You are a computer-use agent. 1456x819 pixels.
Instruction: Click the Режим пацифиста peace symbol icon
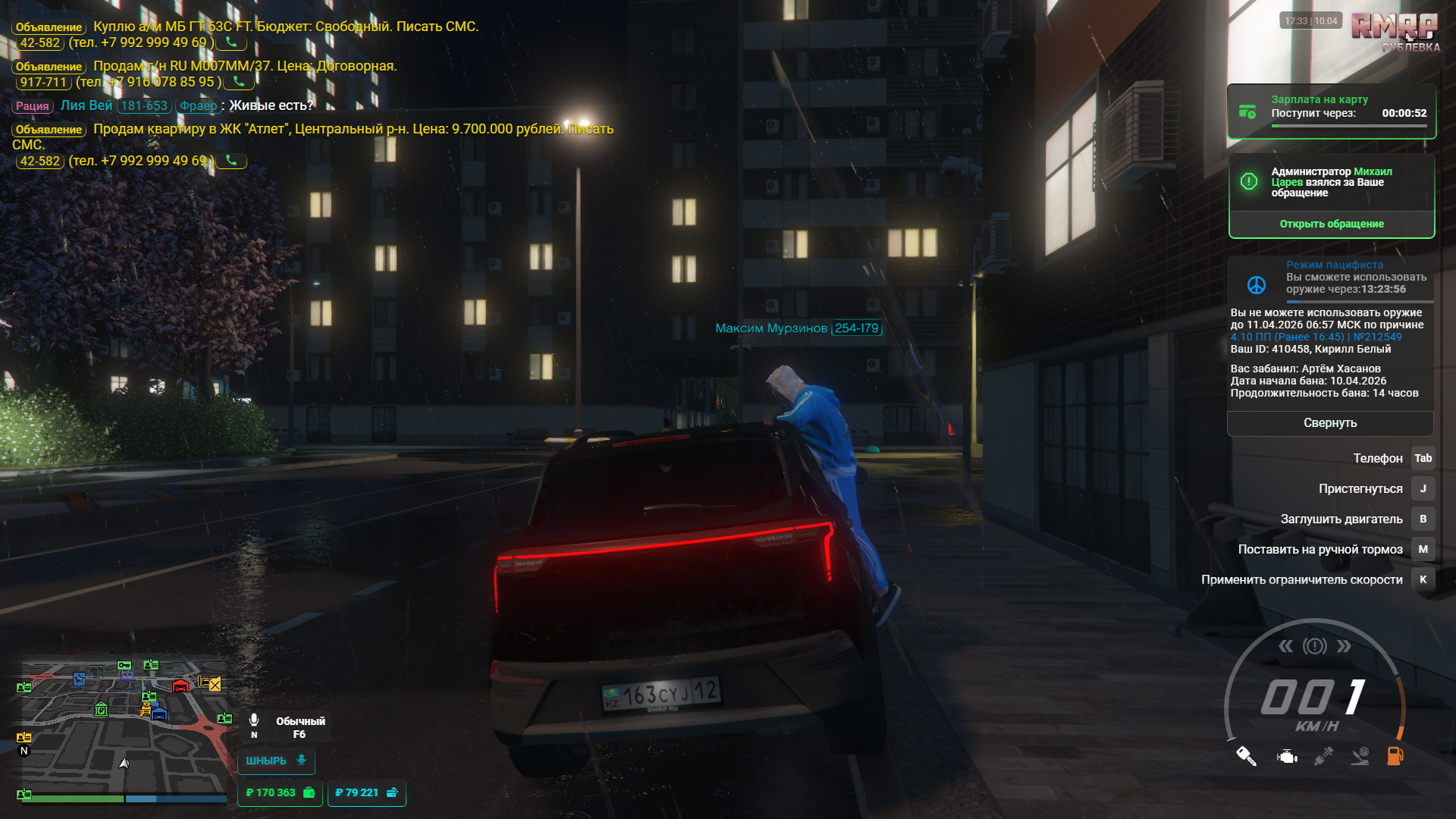click(x=1256, y=284)
